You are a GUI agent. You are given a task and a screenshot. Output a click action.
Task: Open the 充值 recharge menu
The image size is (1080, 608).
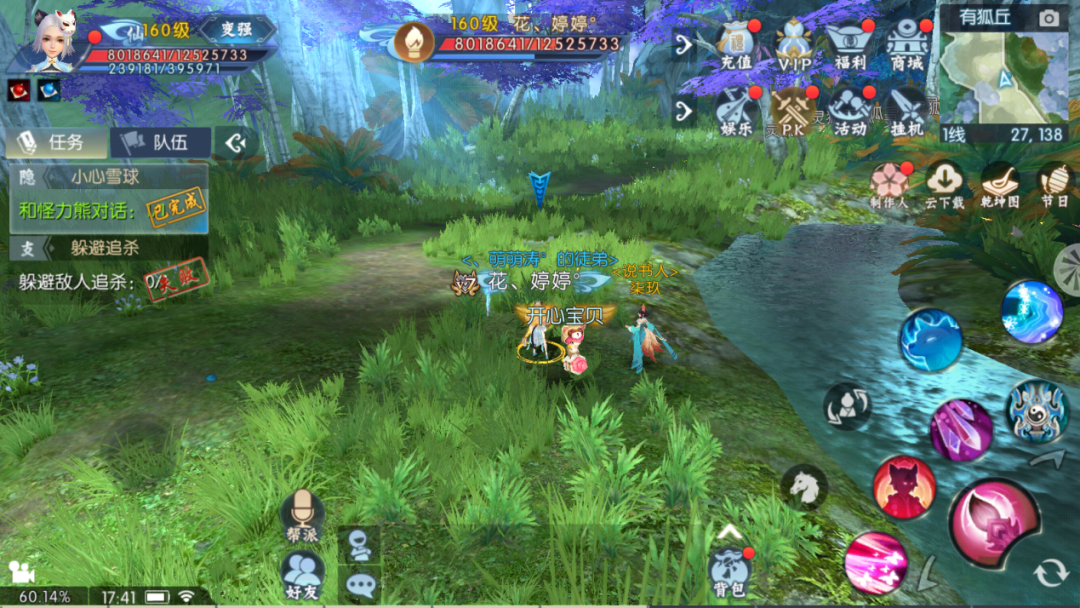(x=735, y=45)
